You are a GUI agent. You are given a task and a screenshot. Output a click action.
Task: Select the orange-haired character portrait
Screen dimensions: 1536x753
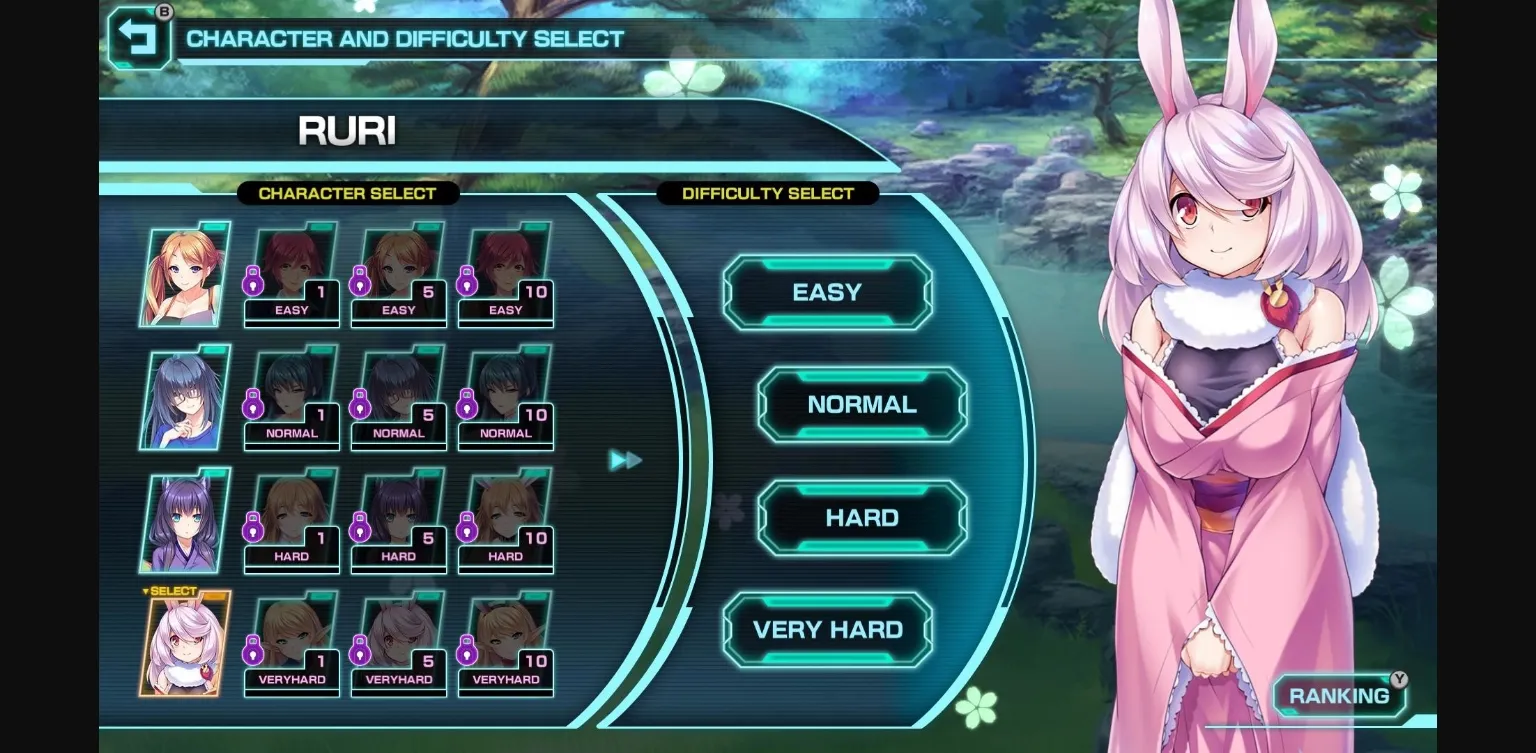183,274
